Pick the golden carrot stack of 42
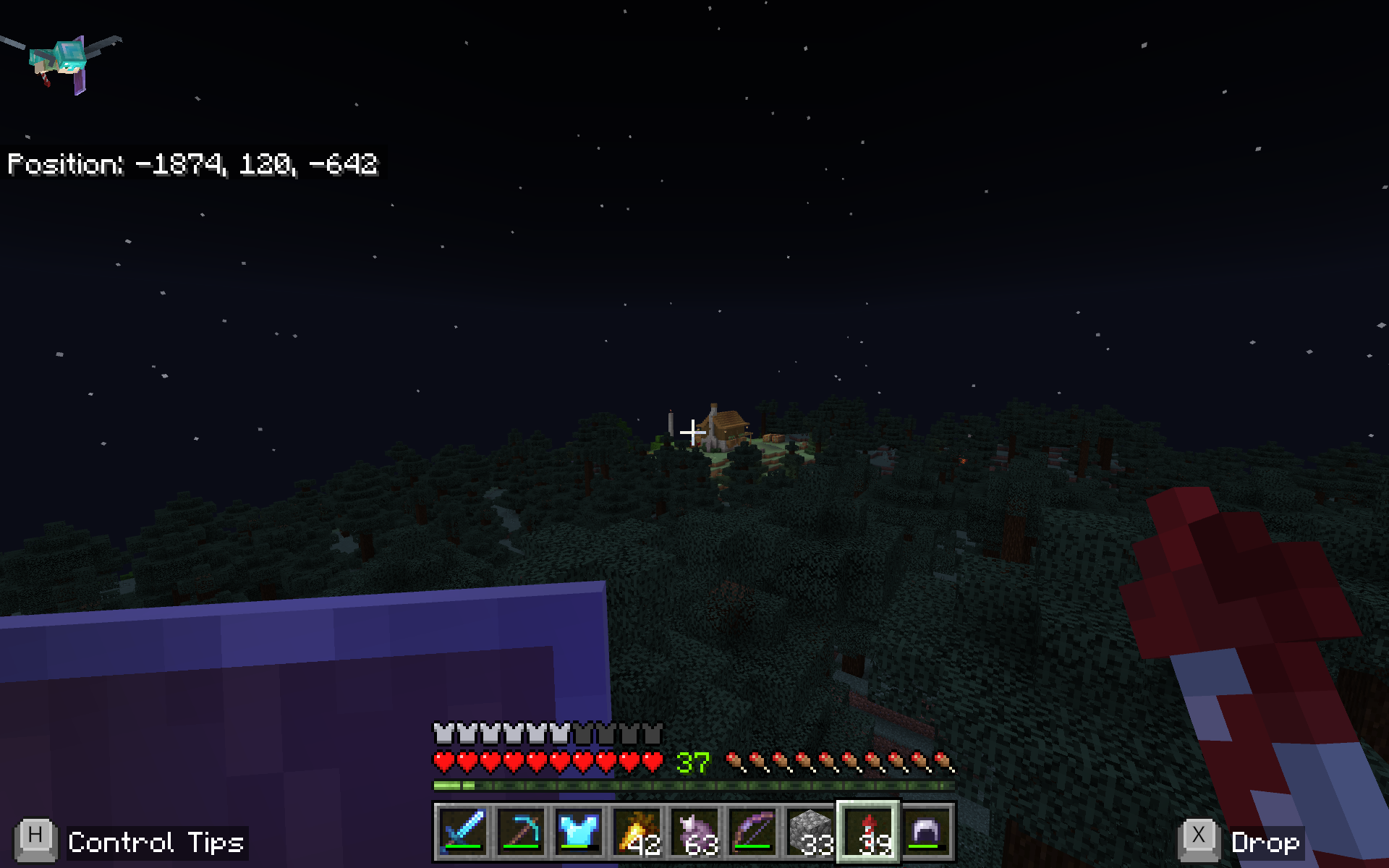Image resolution: width=1389 pixels, height=868 pixels. 637,832
